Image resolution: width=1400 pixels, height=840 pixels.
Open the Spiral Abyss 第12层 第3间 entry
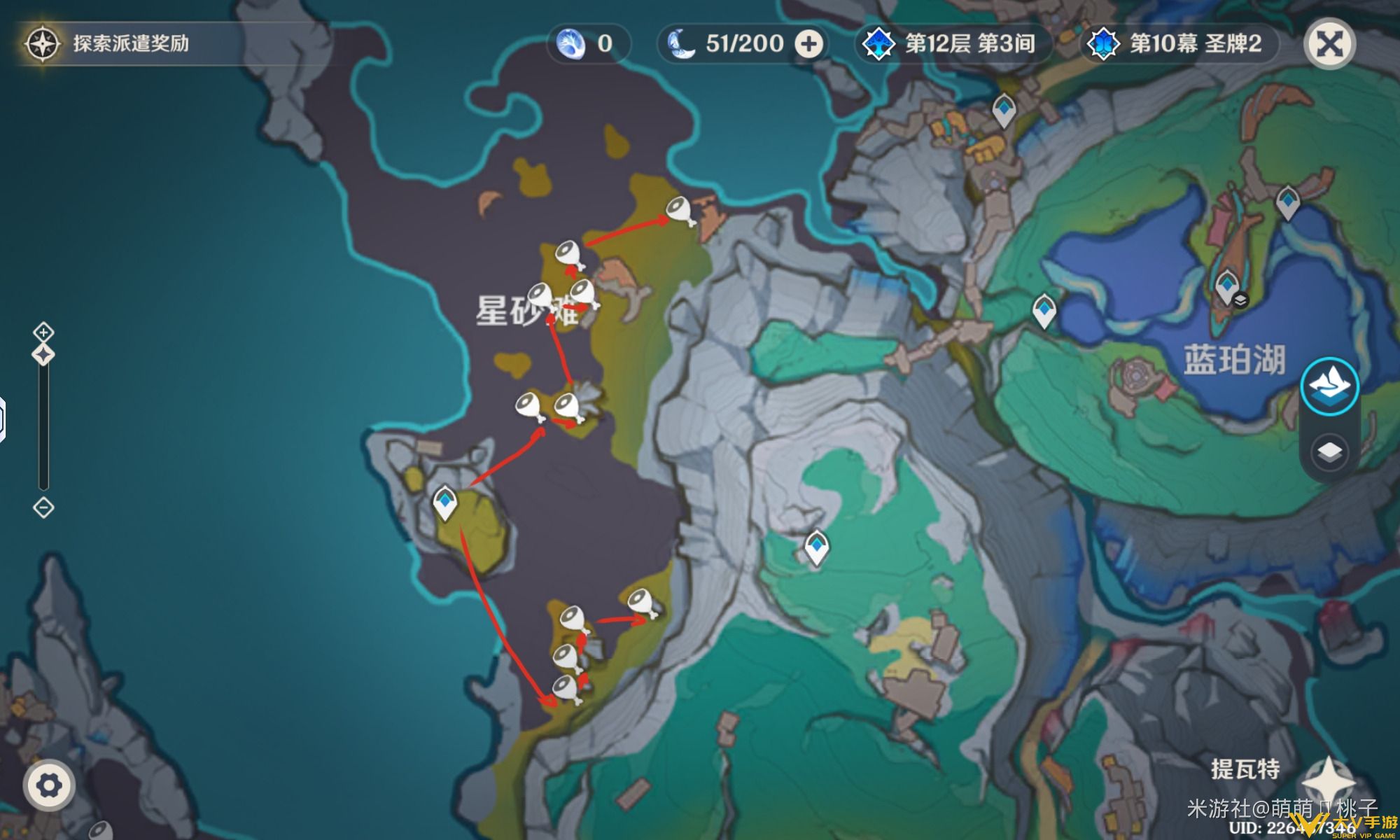952,43
